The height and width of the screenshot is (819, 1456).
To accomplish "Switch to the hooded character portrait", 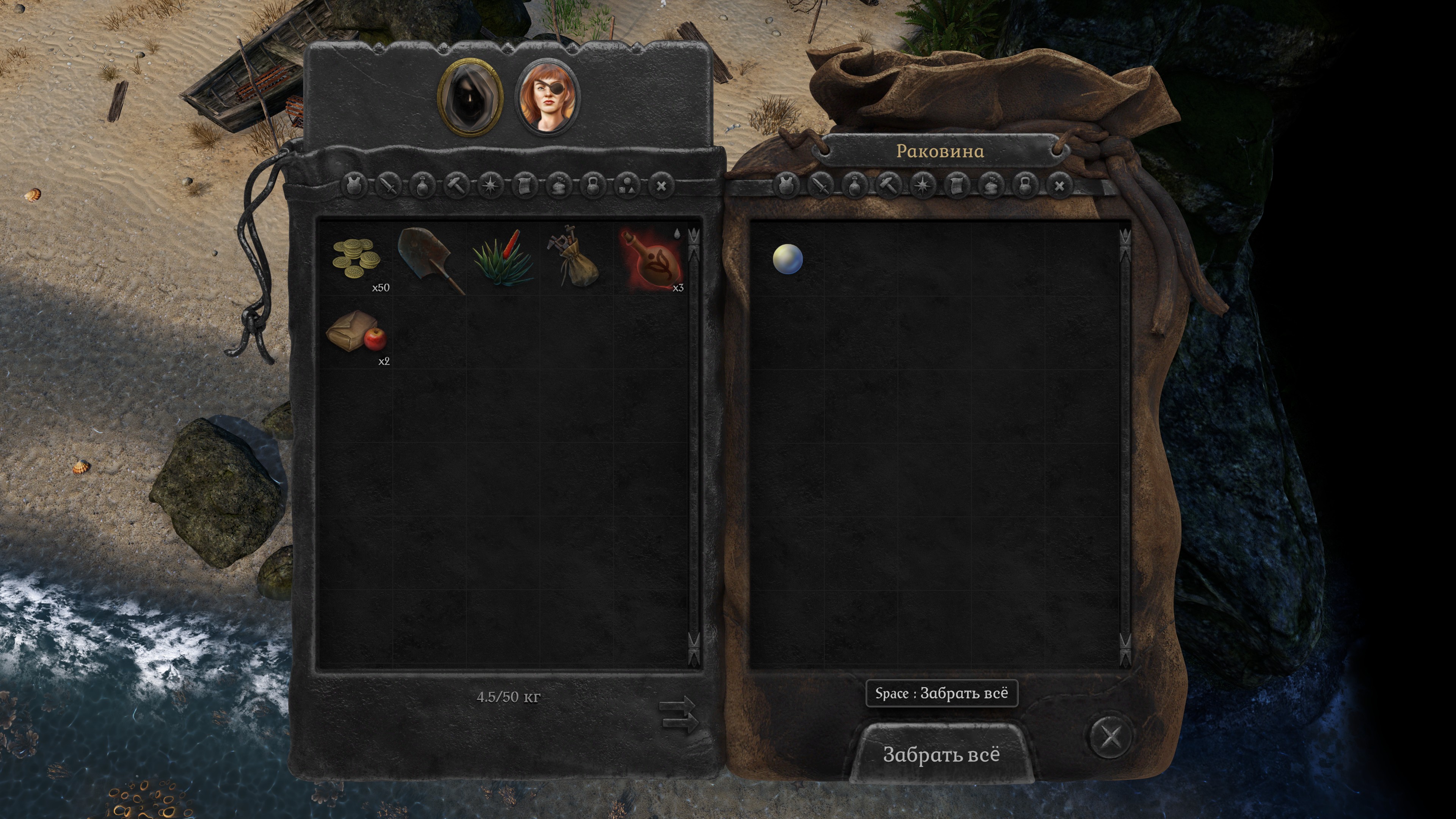I will [x=470, y=97].
